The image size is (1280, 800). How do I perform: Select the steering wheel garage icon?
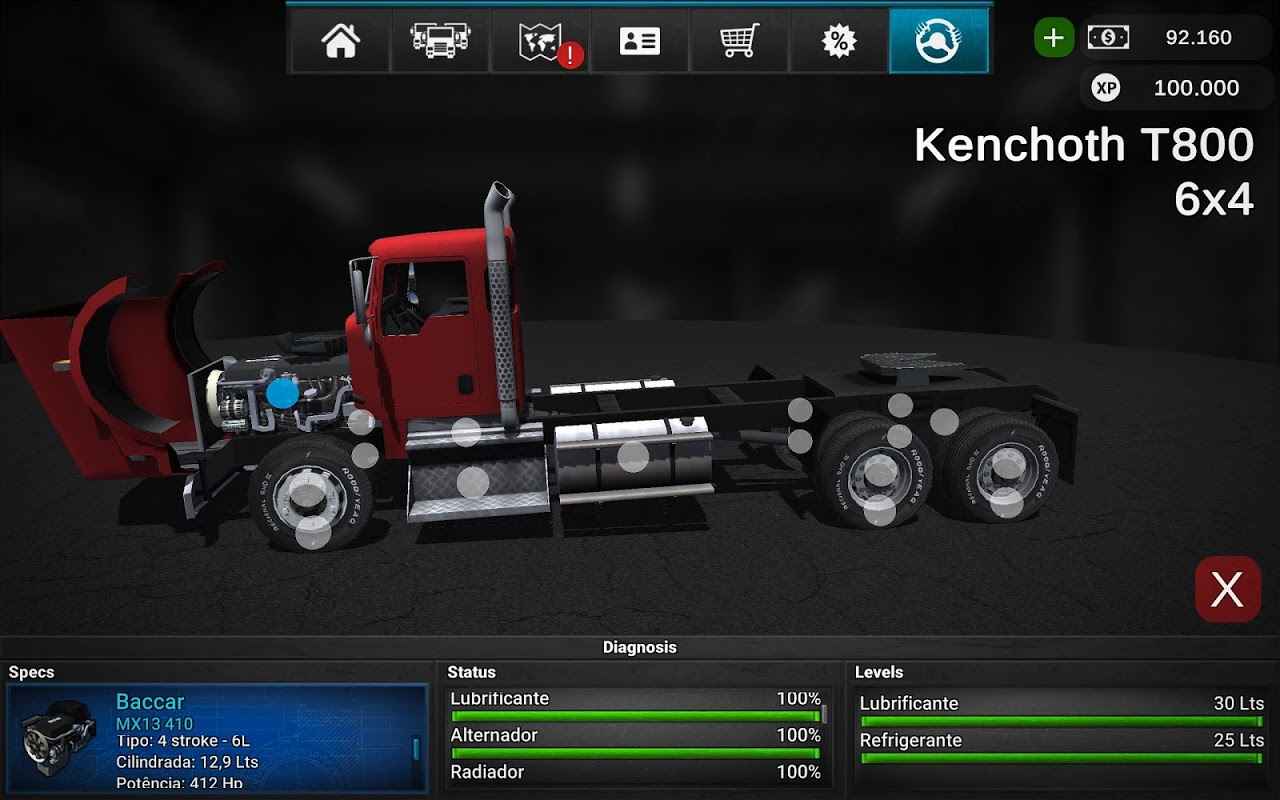[938, 39]
